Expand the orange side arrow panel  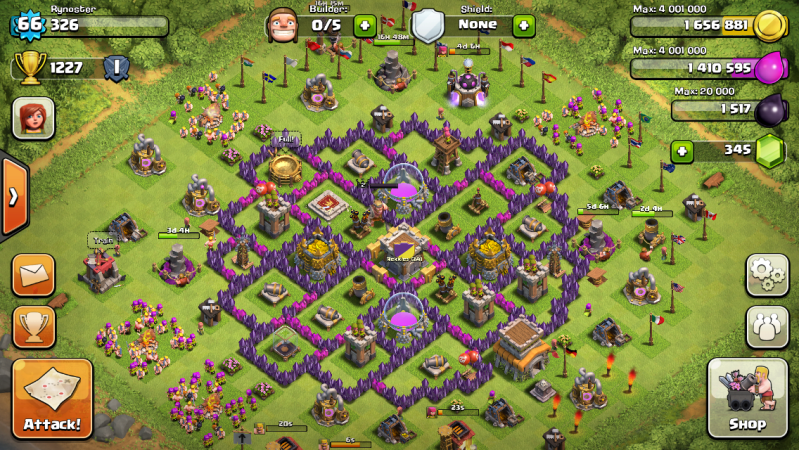point(13,196)
